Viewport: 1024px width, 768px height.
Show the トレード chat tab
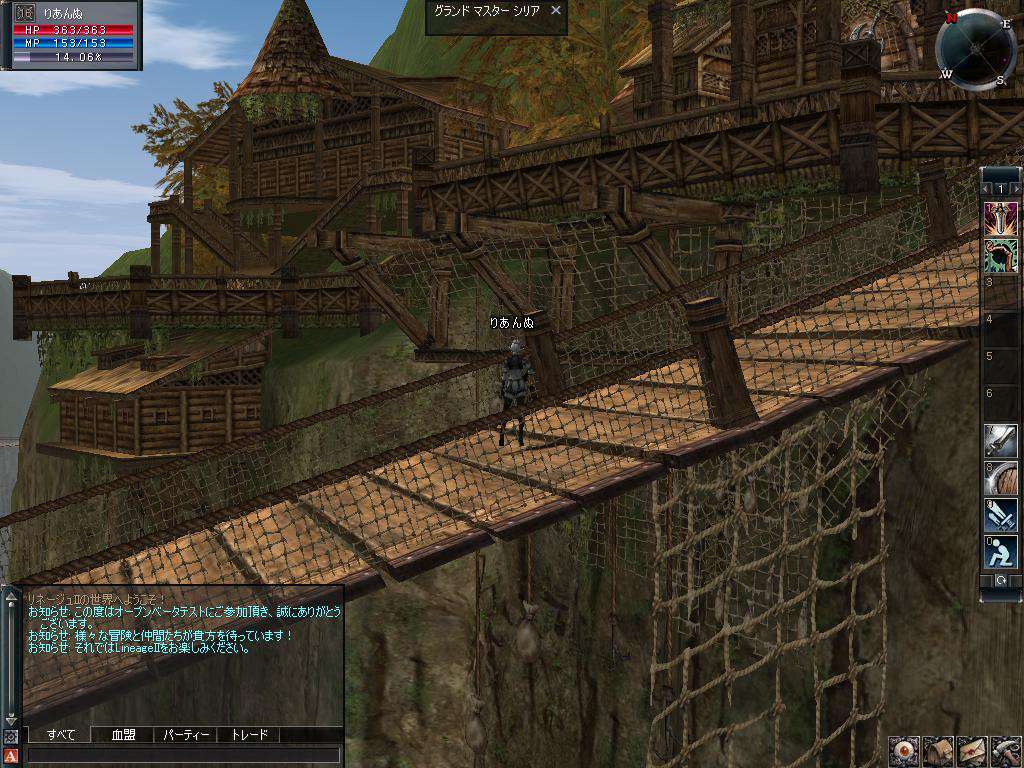click(x=249, y=735)
